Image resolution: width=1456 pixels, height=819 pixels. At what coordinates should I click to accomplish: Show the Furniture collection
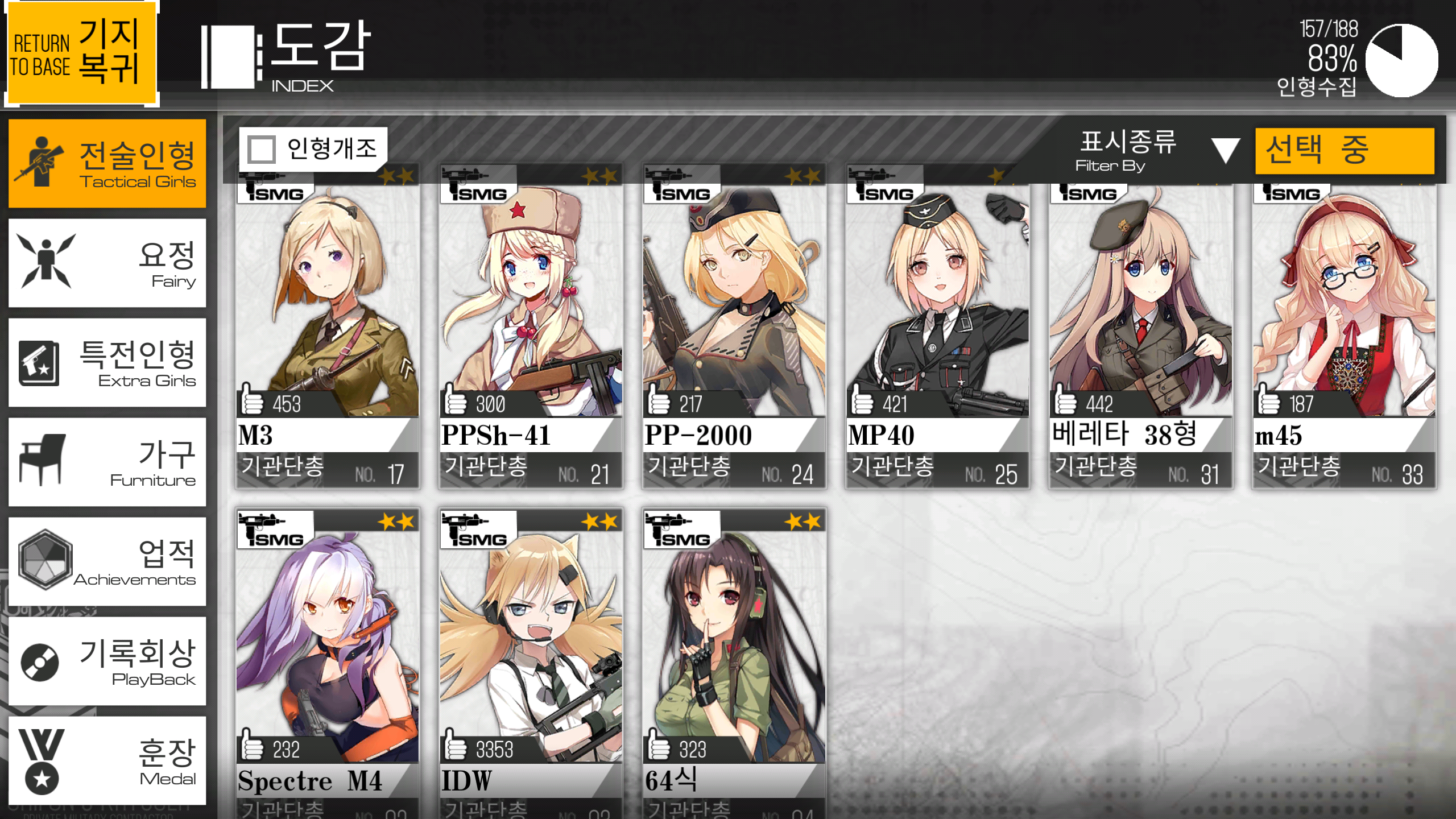[x=107, y=462]
